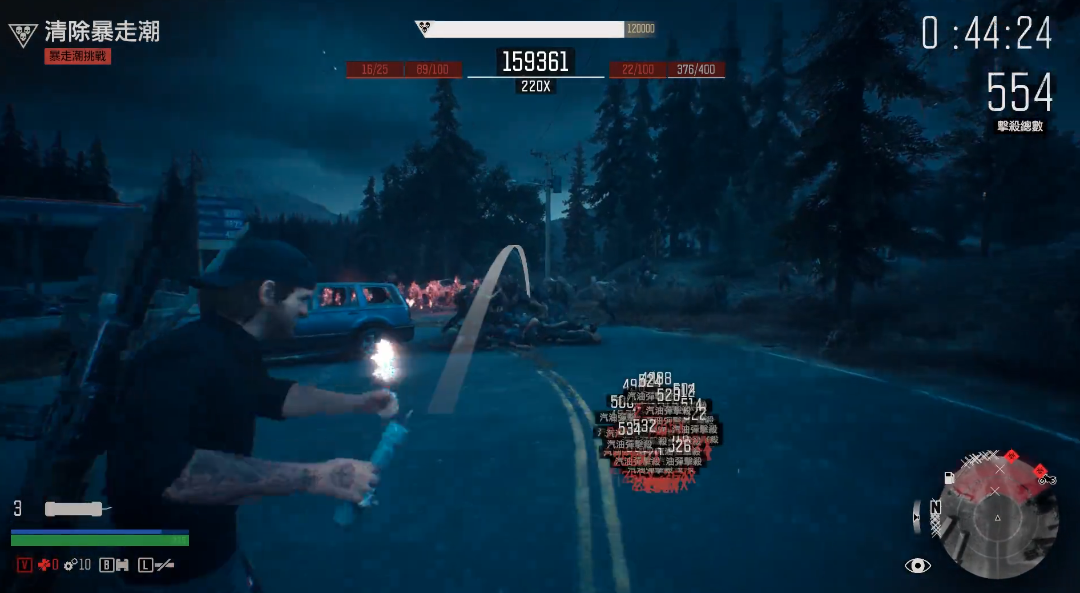Click the north compass marker by the minimap
The height and width of the screenshot is (593, 1080).
(x=935, y=507)
